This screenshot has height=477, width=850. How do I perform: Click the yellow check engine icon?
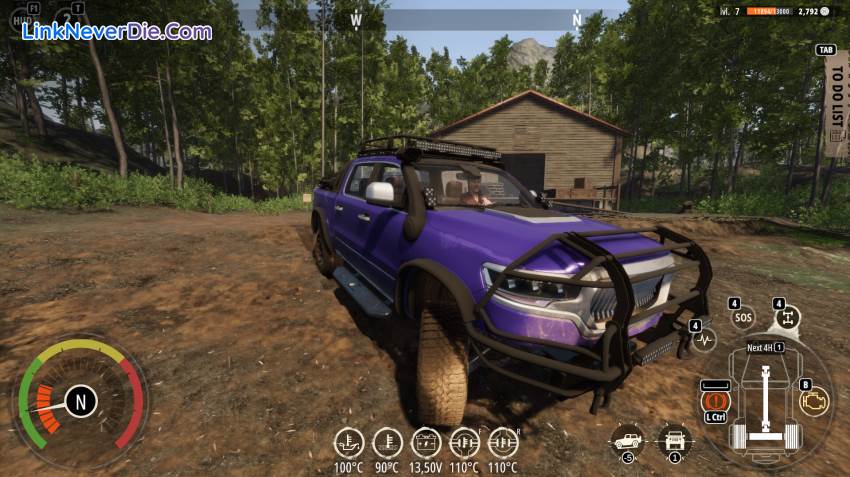point(814,401)
